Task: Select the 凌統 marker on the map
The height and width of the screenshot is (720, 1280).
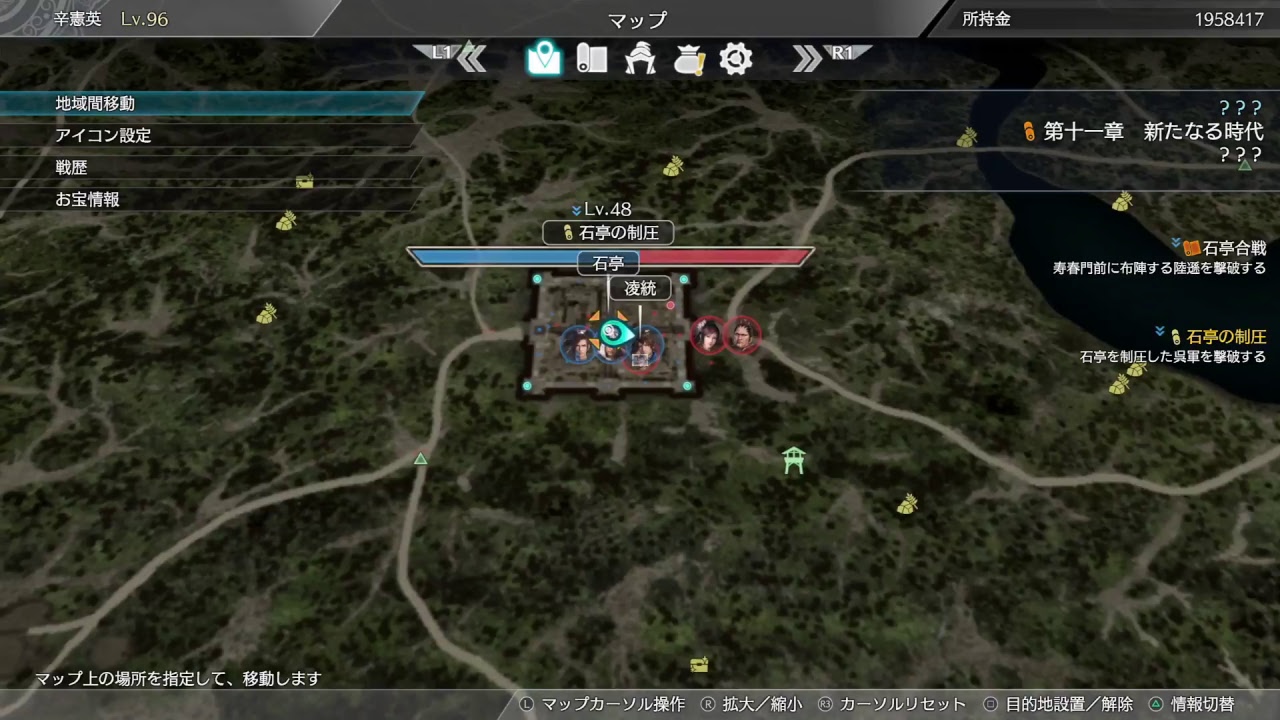Action: pos(638,289)
